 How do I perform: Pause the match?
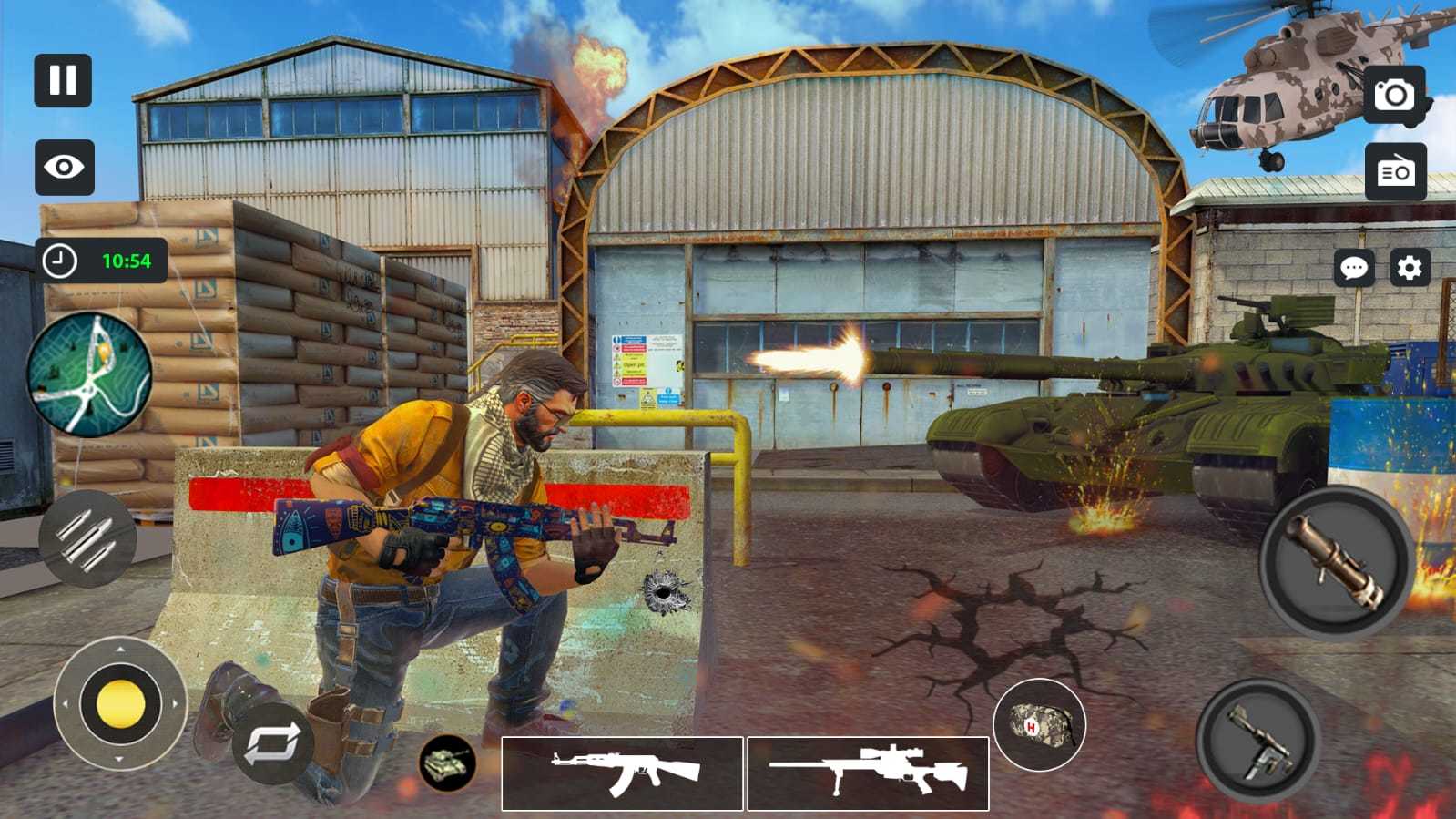tap(62, 82)
